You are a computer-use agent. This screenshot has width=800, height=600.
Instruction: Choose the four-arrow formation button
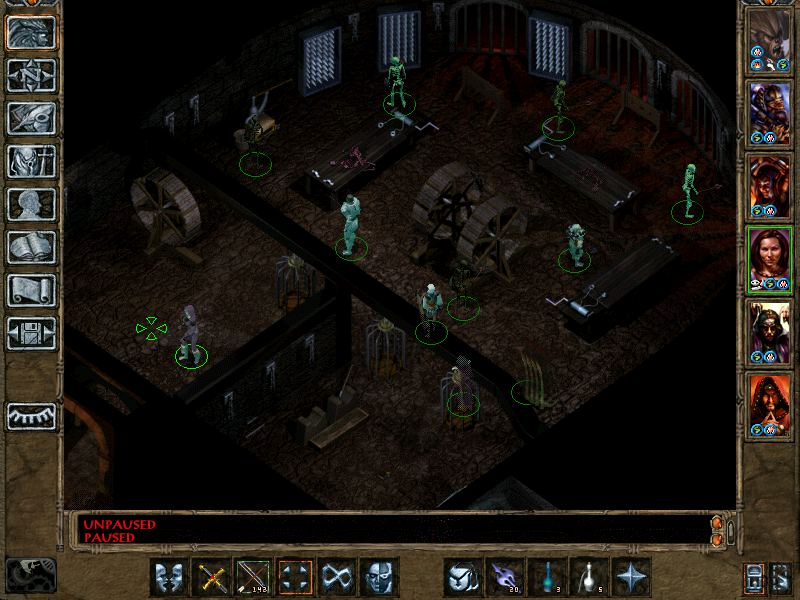296,577
